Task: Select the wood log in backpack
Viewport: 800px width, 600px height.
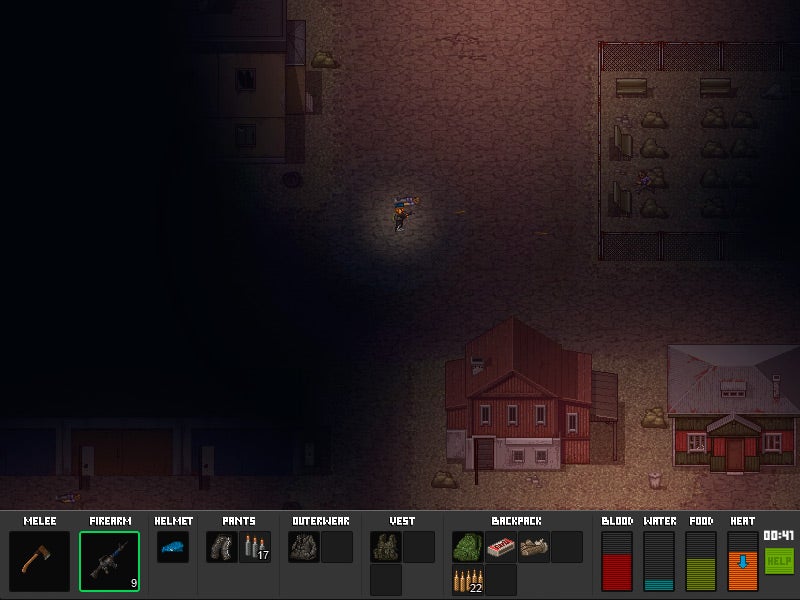Action: coord(533,547)
